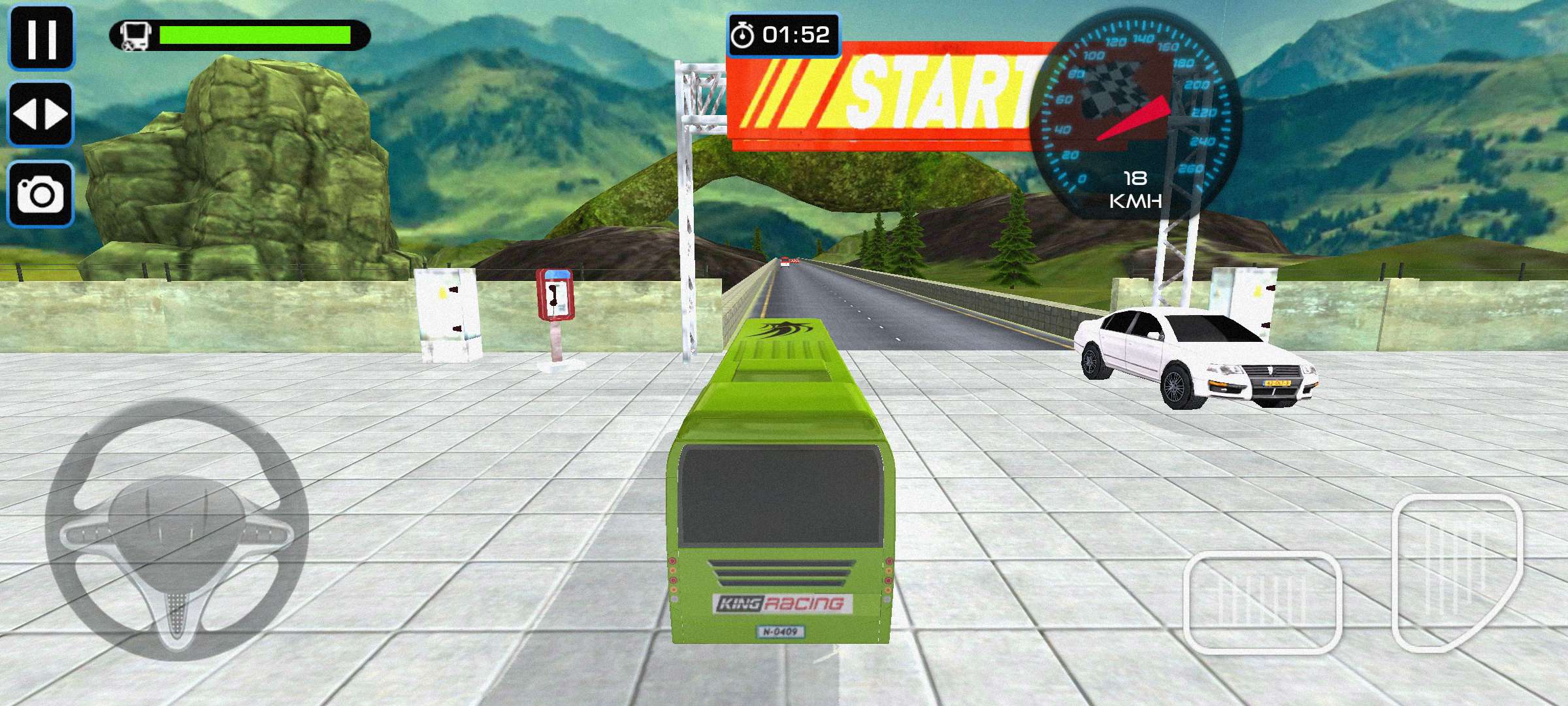Tap the steering wheel control

coord(176,529)
